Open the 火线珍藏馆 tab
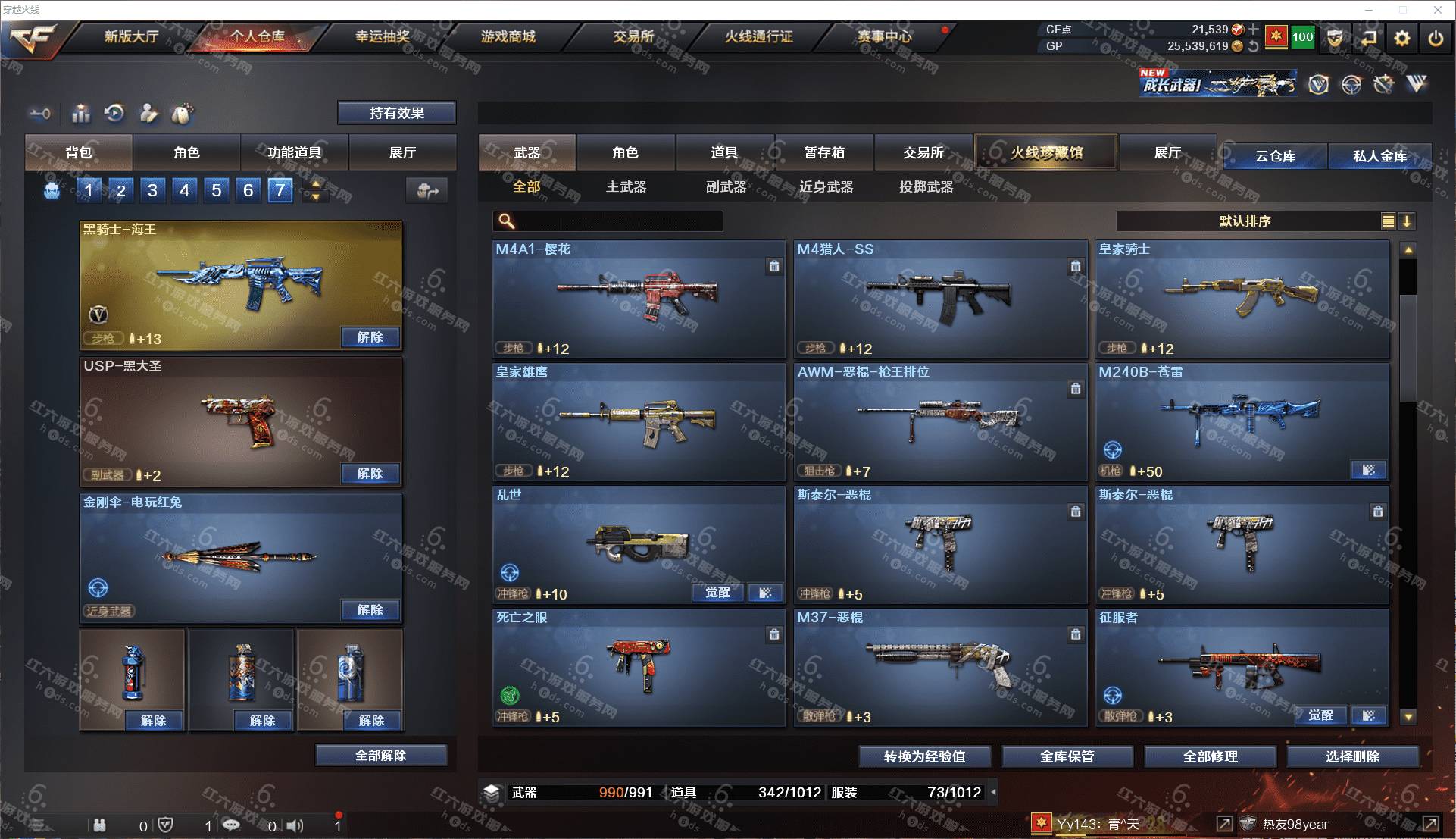 point(1045,152)
